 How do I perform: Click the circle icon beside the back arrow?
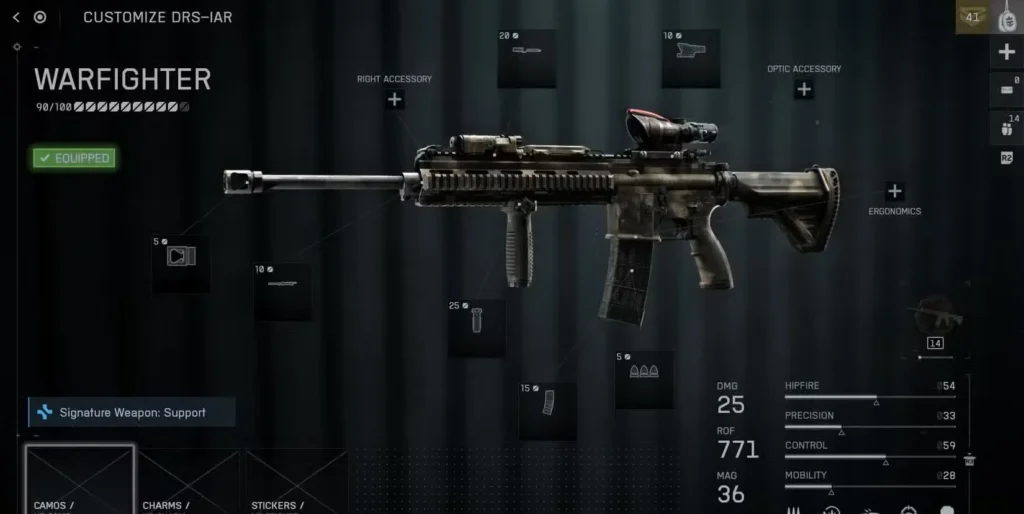tap(40, 17)
